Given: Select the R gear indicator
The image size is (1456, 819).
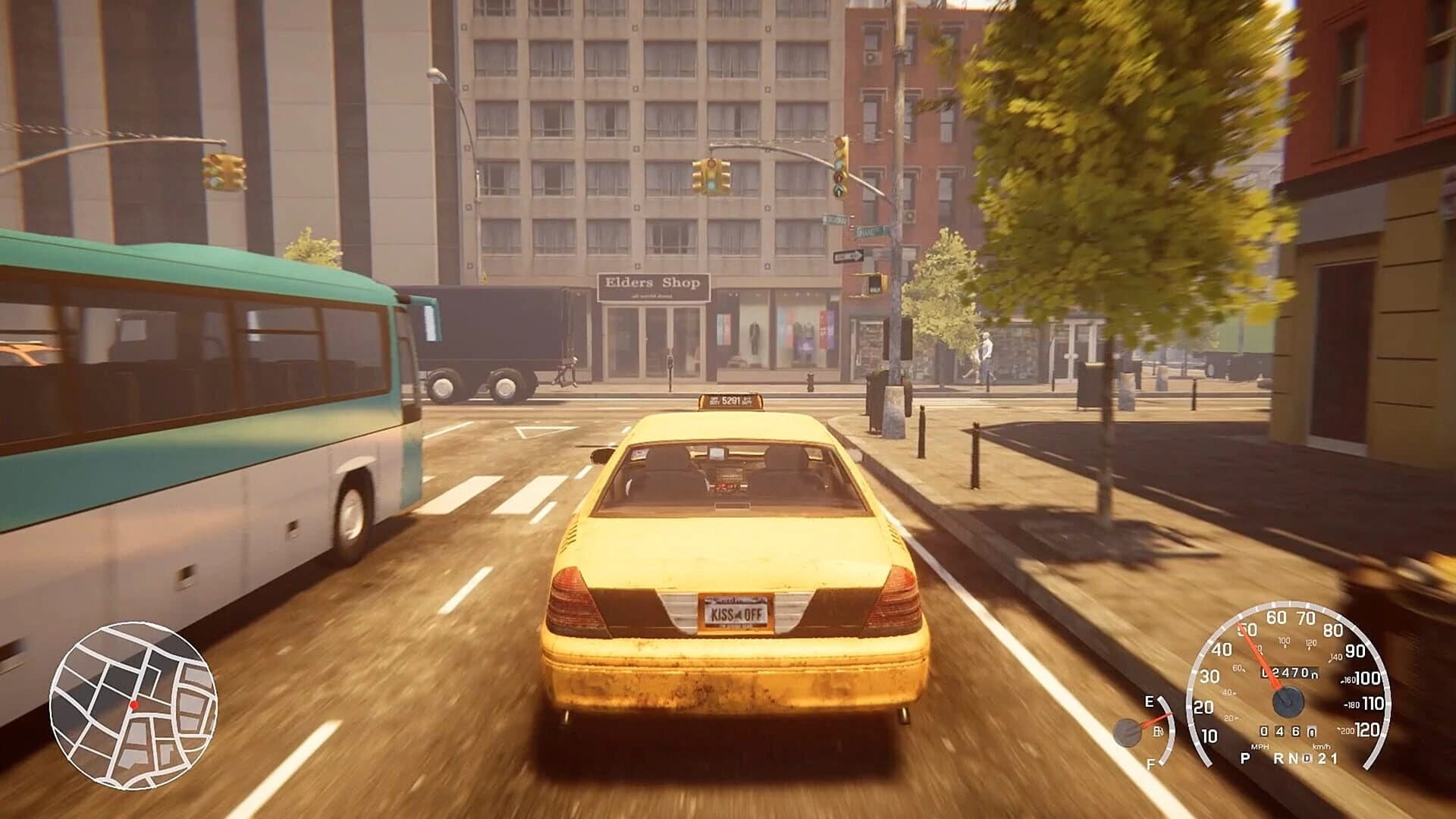Looking at the screenshot, I should (1278, 758).
